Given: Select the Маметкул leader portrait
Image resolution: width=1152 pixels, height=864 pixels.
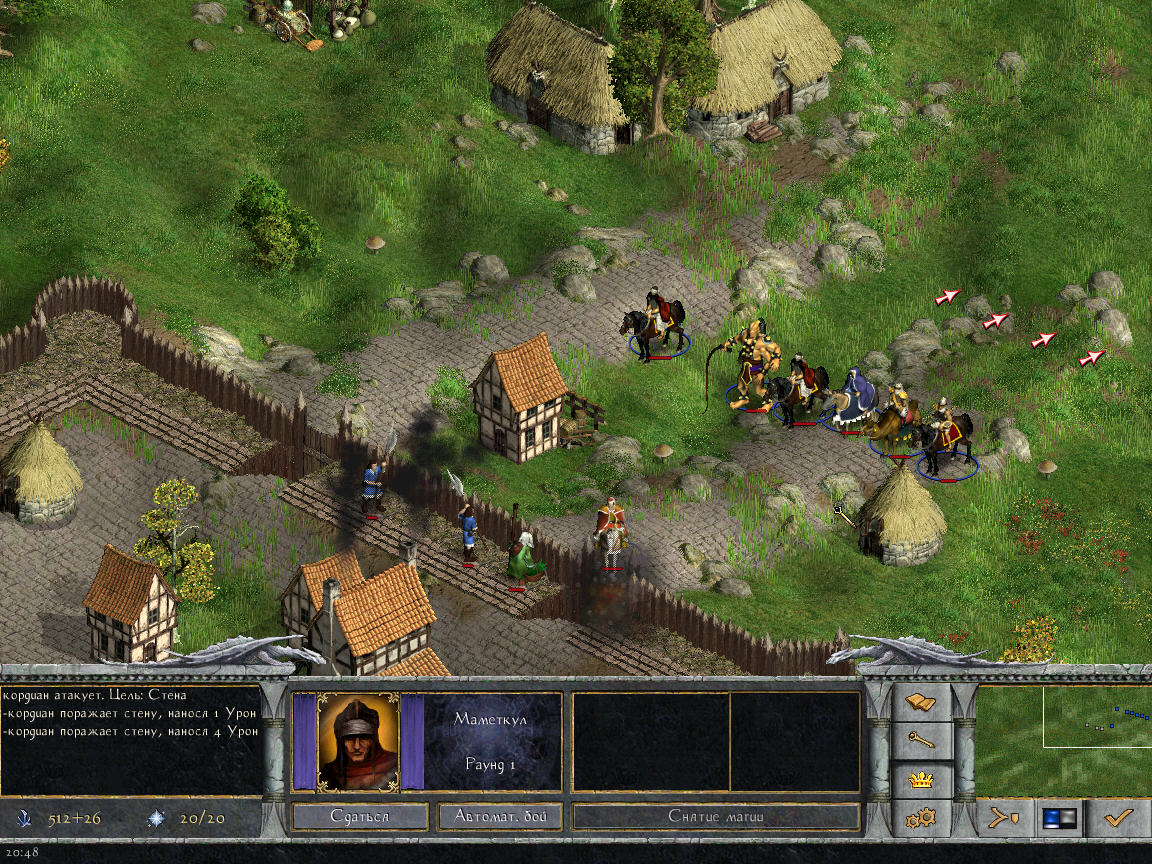Looking at the screenshot, I should click(358, 741).
